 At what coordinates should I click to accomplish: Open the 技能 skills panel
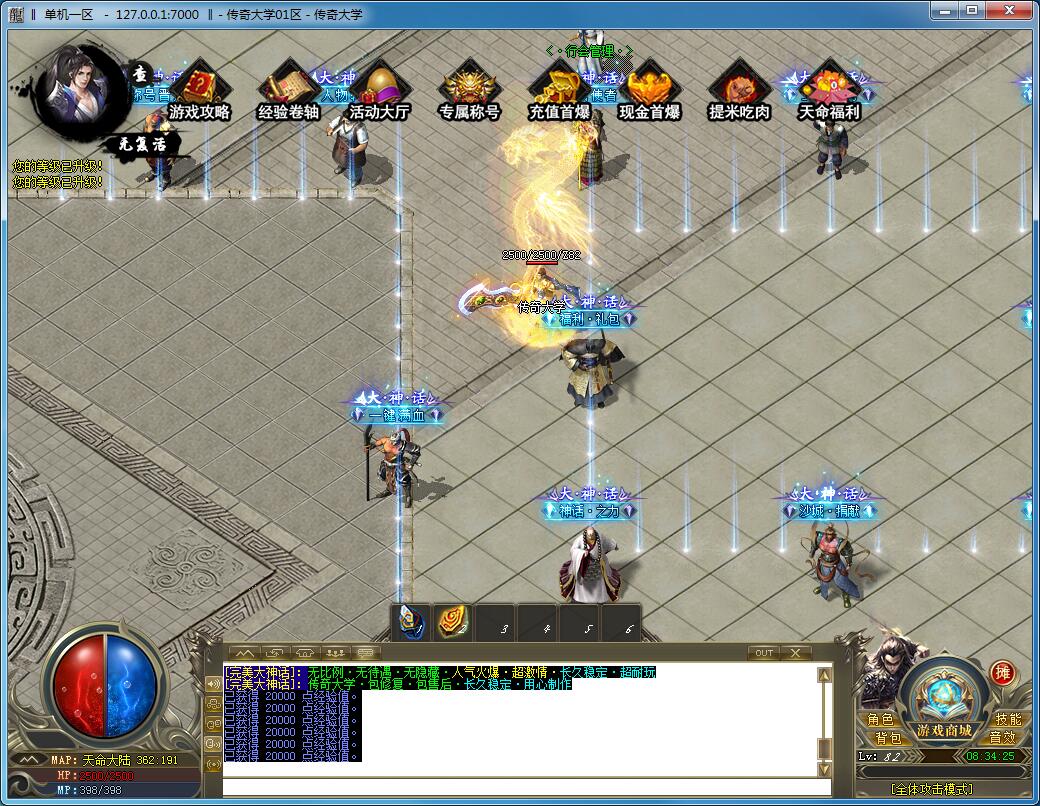pyautogui.click(x=1008, y=719)
